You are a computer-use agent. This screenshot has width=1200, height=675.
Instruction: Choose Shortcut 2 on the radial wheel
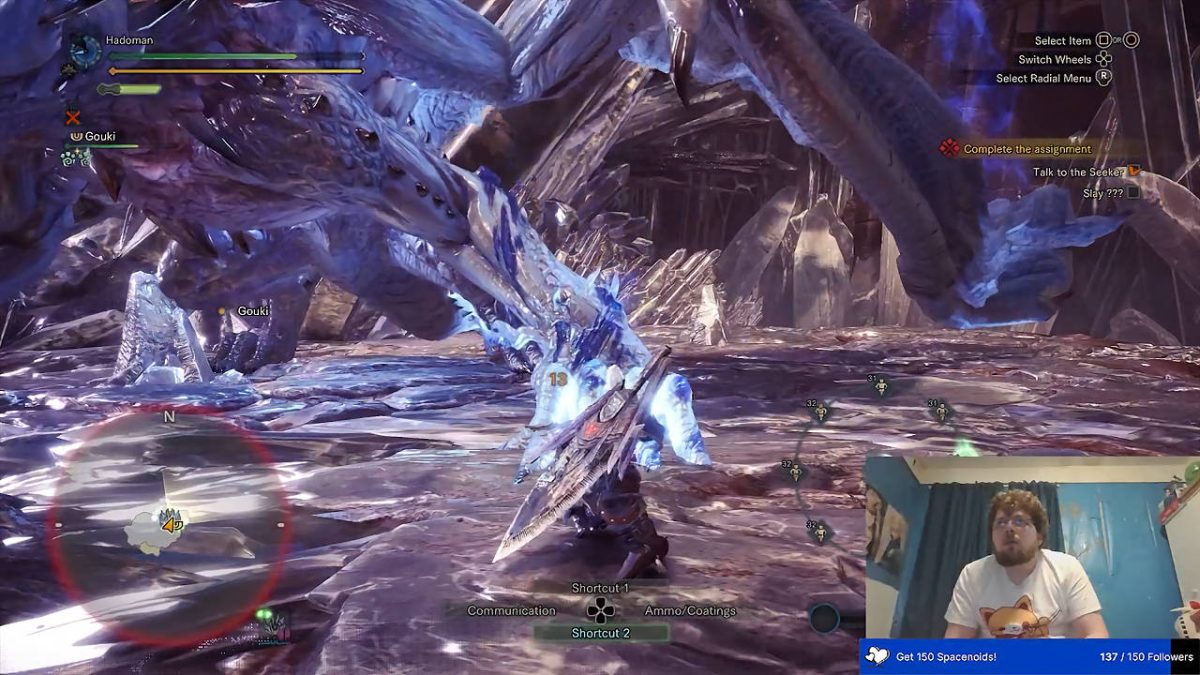coord(600,633)
